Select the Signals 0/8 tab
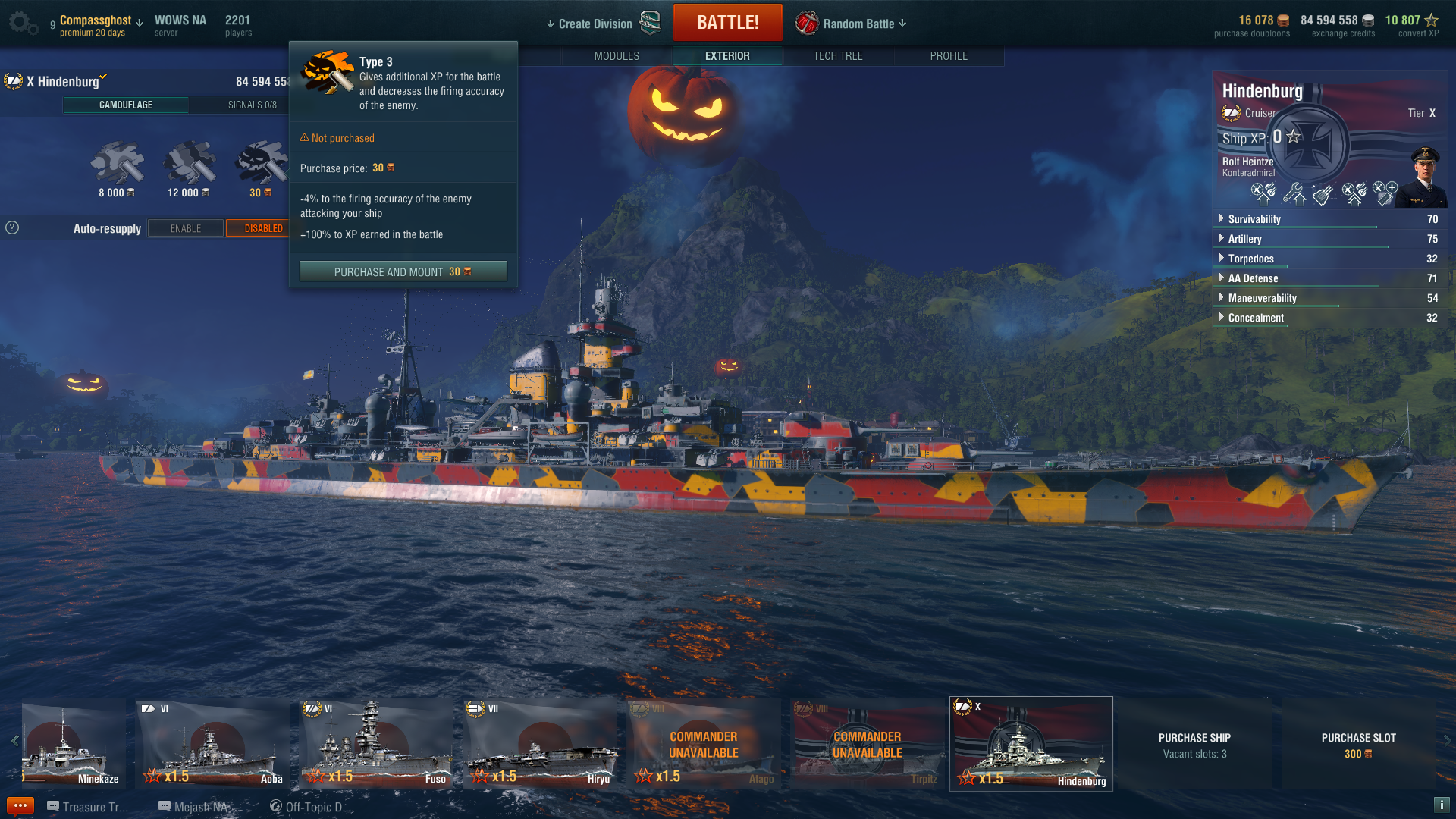This screenshot has width=1456, height=819. click(252, 105)
